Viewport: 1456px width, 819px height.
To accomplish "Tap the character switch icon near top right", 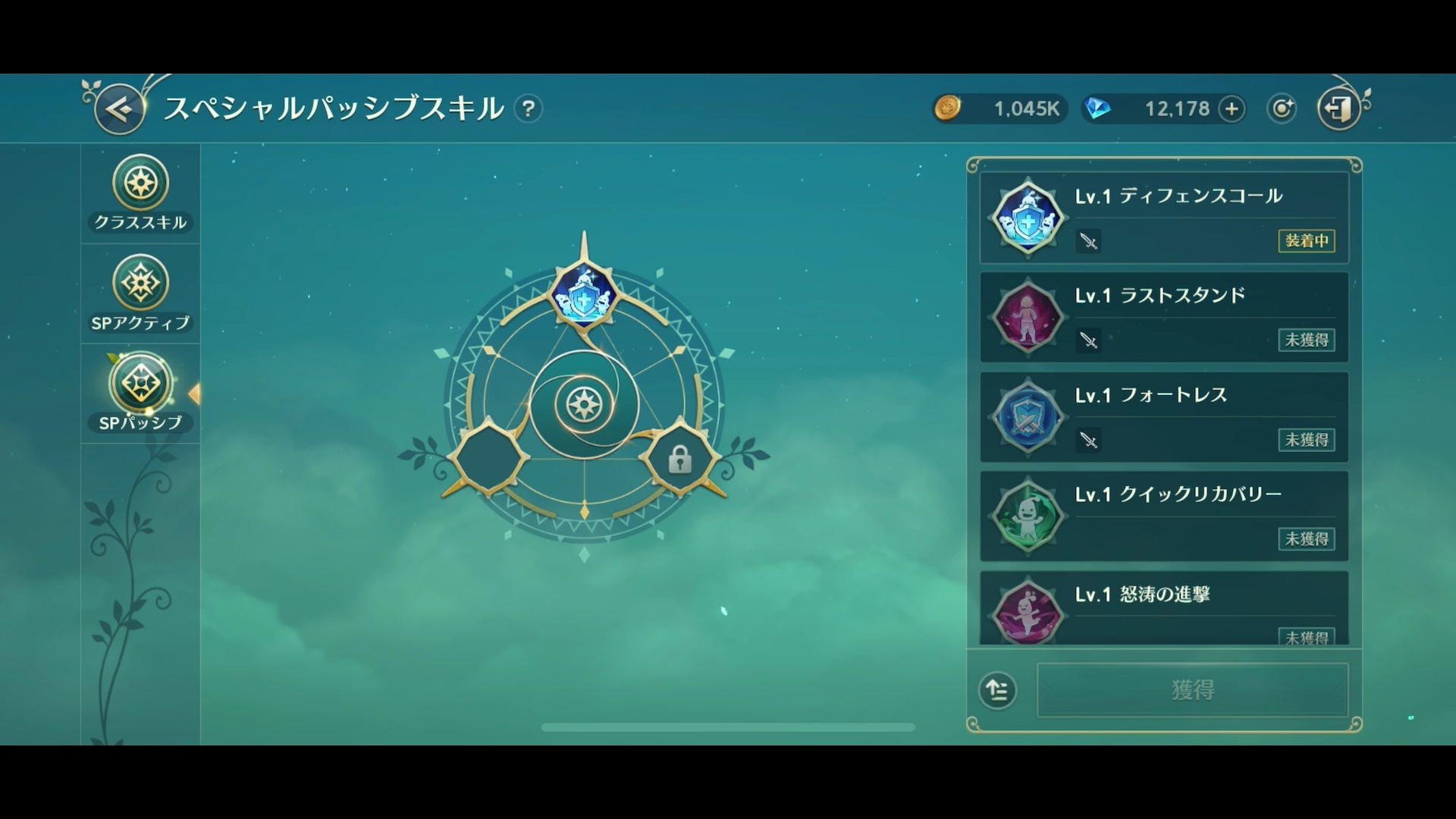I will pyautogui.click(x=1281, y=108).
